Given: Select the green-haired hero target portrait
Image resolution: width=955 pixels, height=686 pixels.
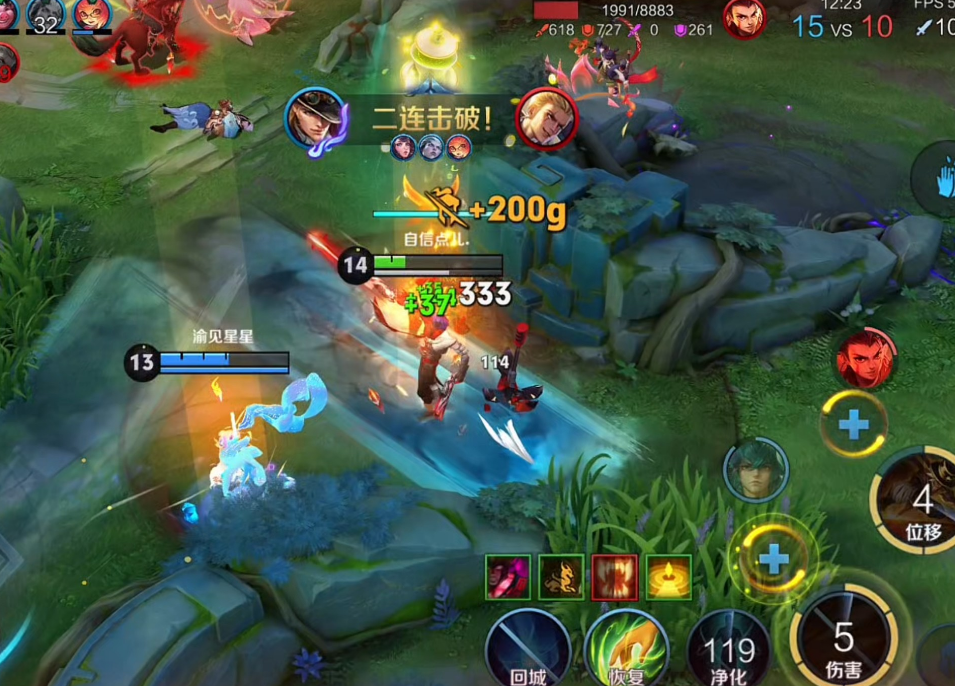Looking at the screenshot, I should (x=756, y=470).
